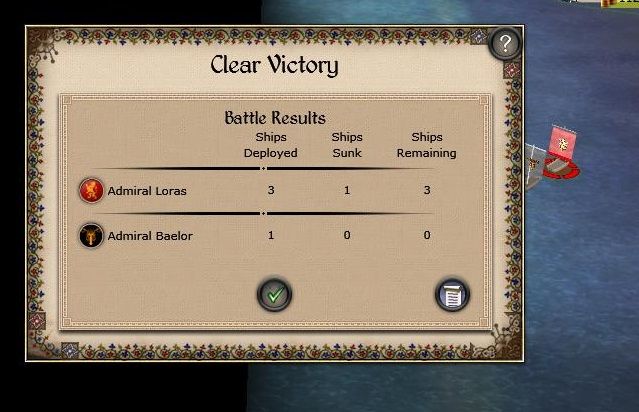The width and height of the screenshot is (639, 412).
Task: Confirm battle results with the green checkmark
Action: [x=274, y=294]
